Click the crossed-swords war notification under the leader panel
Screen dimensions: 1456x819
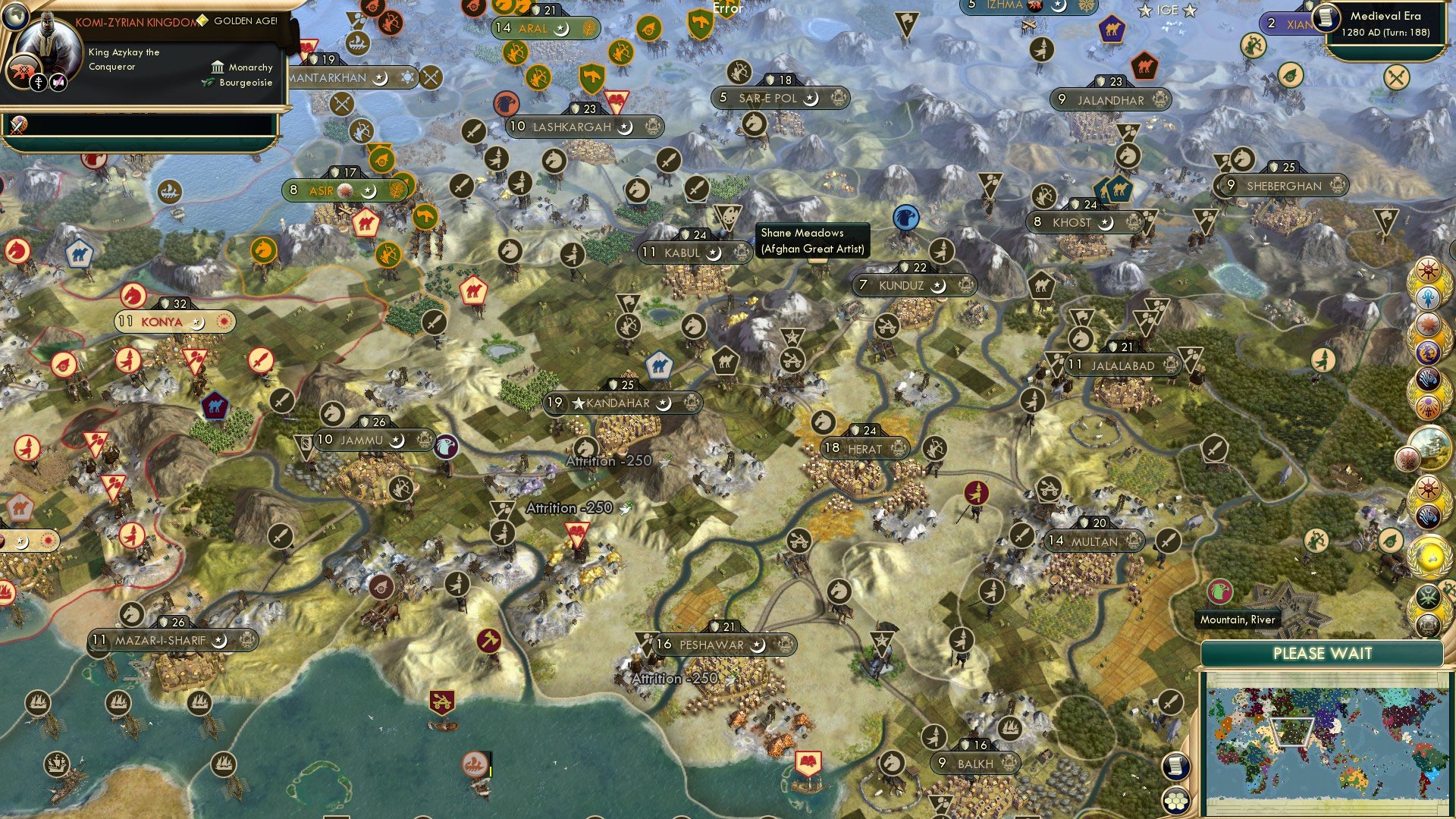(x=17, y=127)
